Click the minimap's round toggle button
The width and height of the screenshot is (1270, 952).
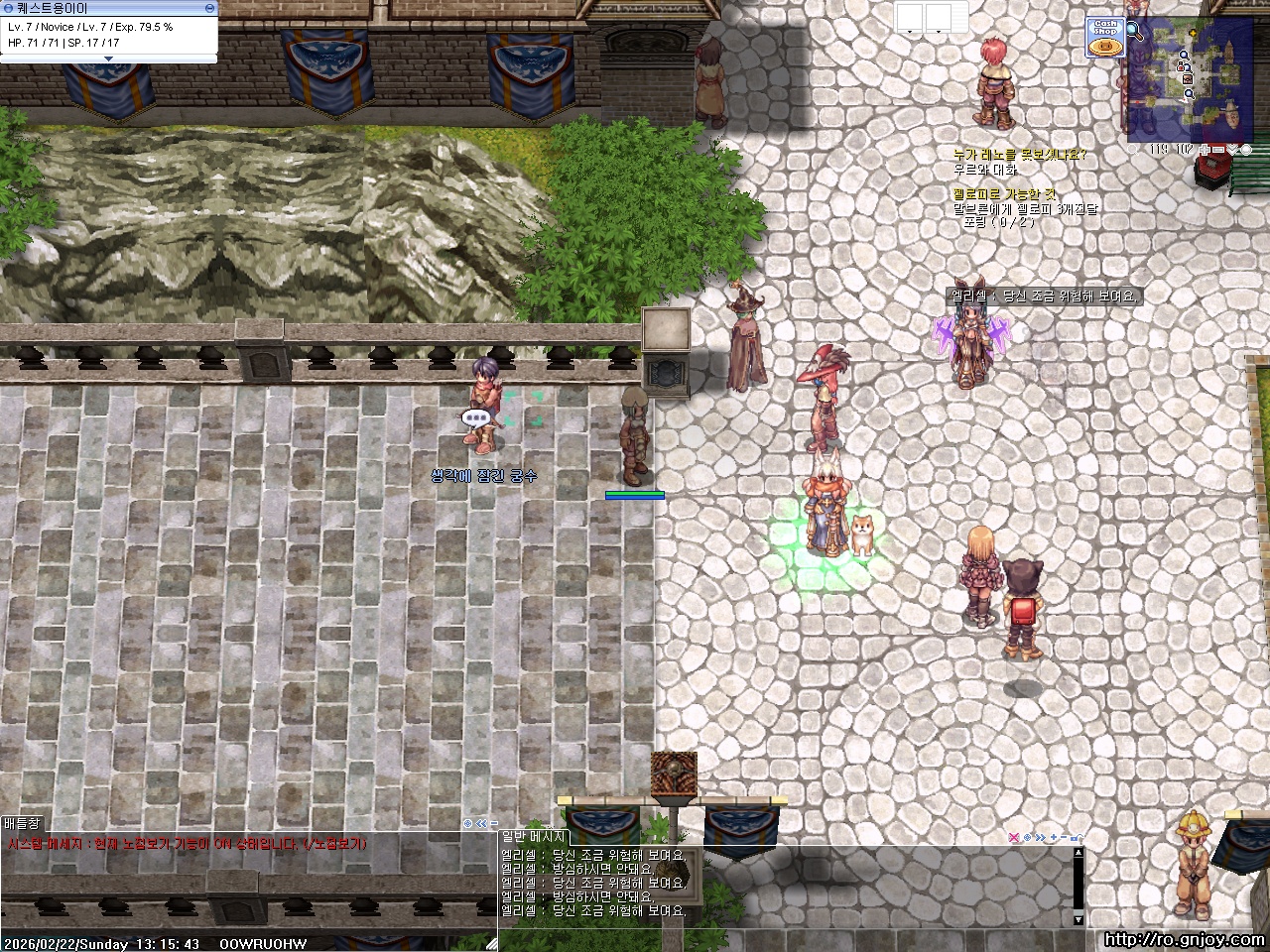1246,150
